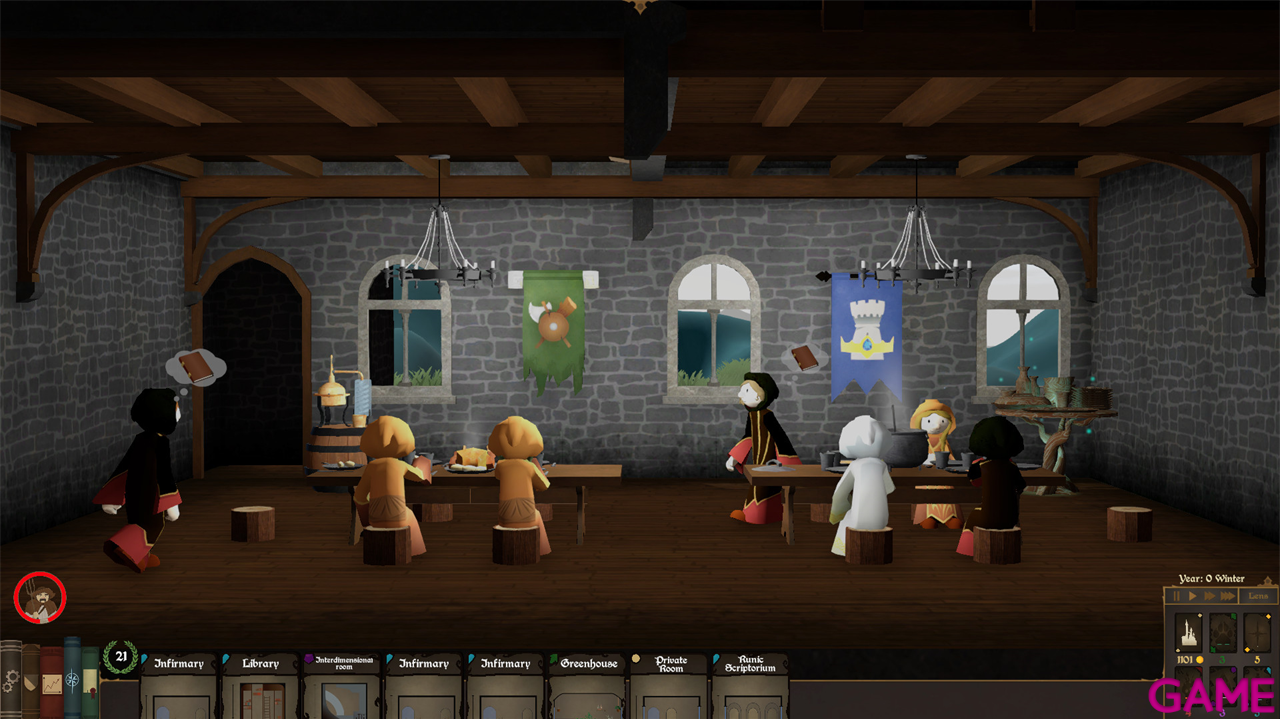Set game speed to double fast-forward
This screenshot has width=1280, height=719.
coord(1209,596)
